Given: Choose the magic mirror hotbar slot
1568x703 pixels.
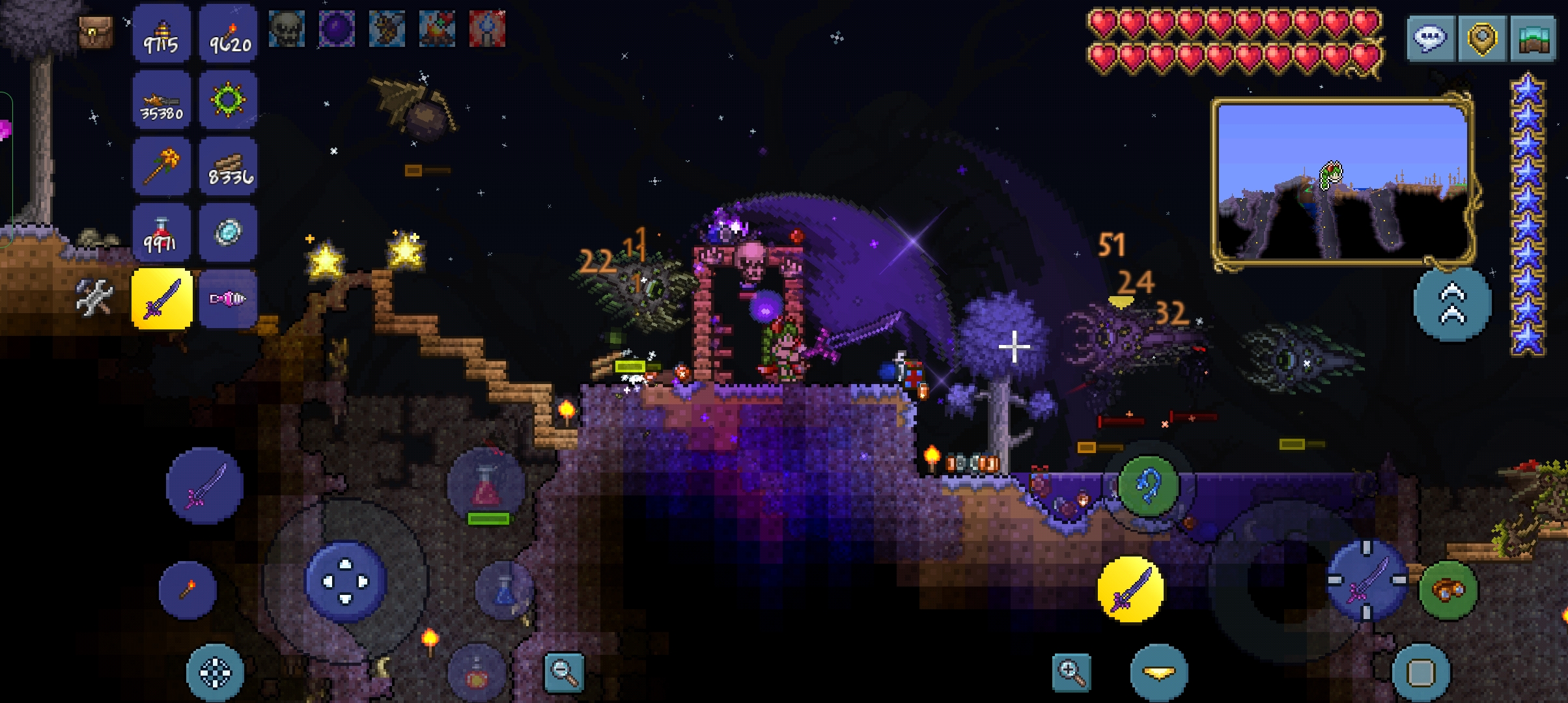Looking at the screenshot, I should 229,233.
